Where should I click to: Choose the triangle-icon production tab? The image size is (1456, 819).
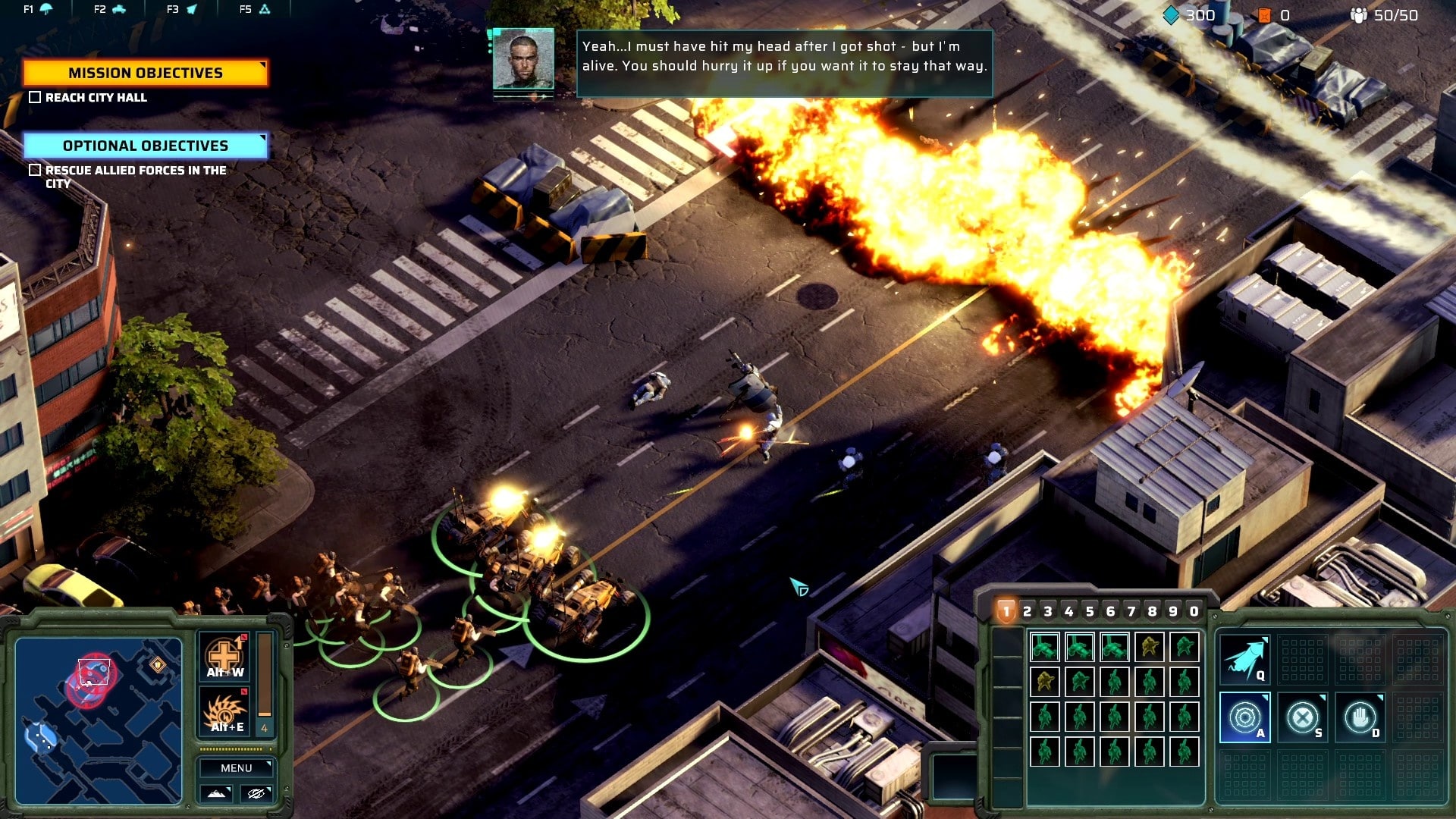(x=256, y=9)
